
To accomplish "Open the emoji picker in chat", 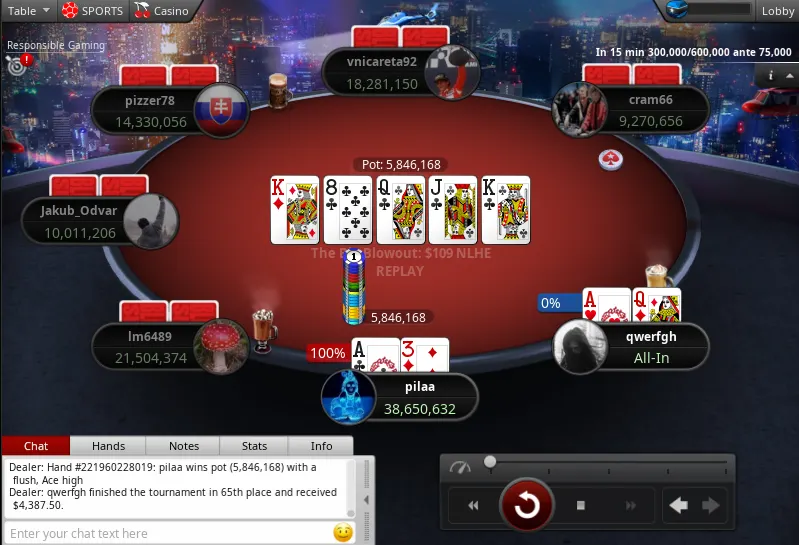I will (x=343, y=533).
